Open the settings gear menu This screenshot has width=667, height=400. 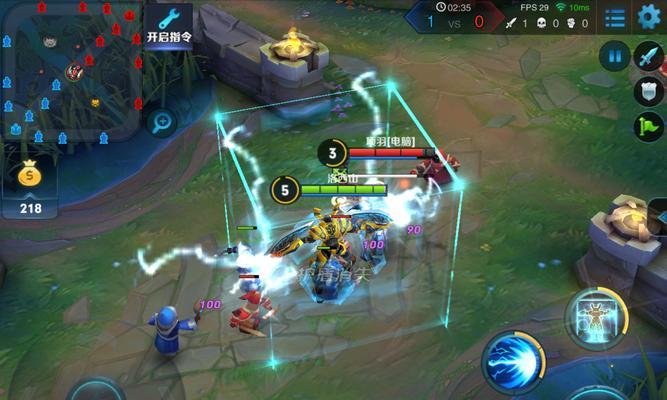click(649, 16)
